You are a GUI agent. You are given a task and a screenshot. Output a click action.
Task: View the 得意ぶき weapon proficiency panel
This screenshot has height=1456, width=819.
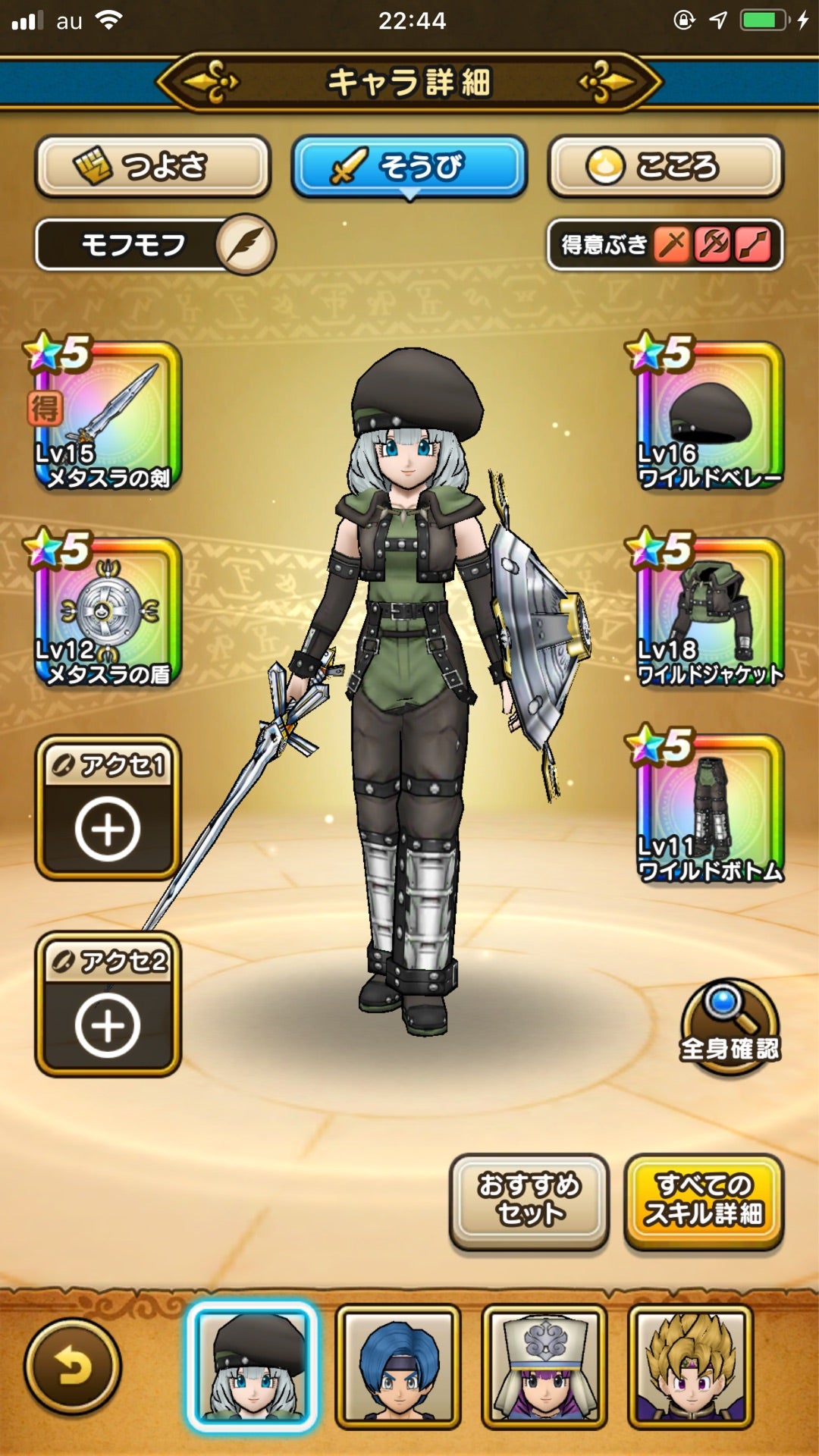[664, 245]
